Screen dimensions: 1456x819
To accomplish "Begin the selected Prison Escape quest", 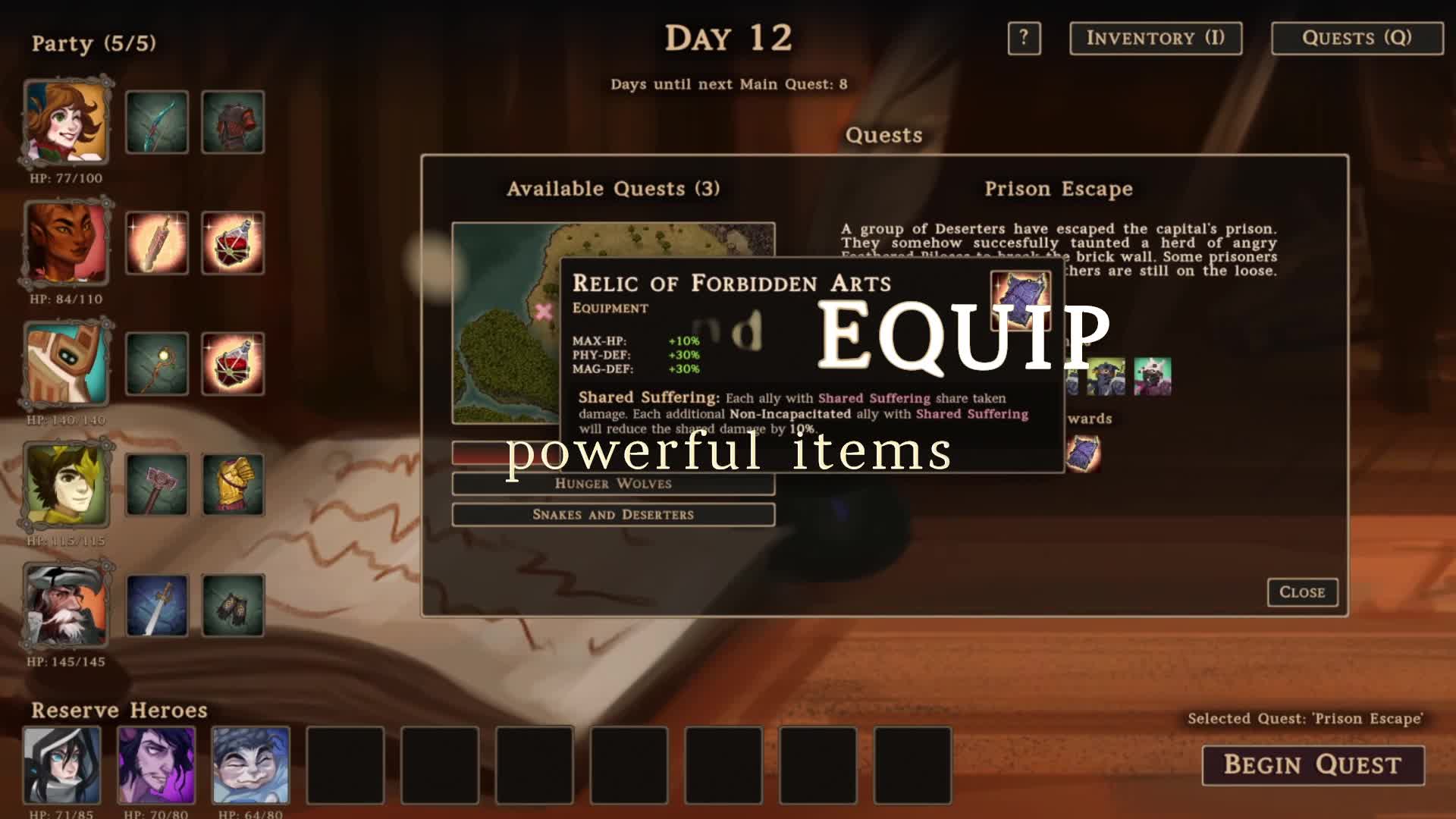I will click(x=1313, y=764).
